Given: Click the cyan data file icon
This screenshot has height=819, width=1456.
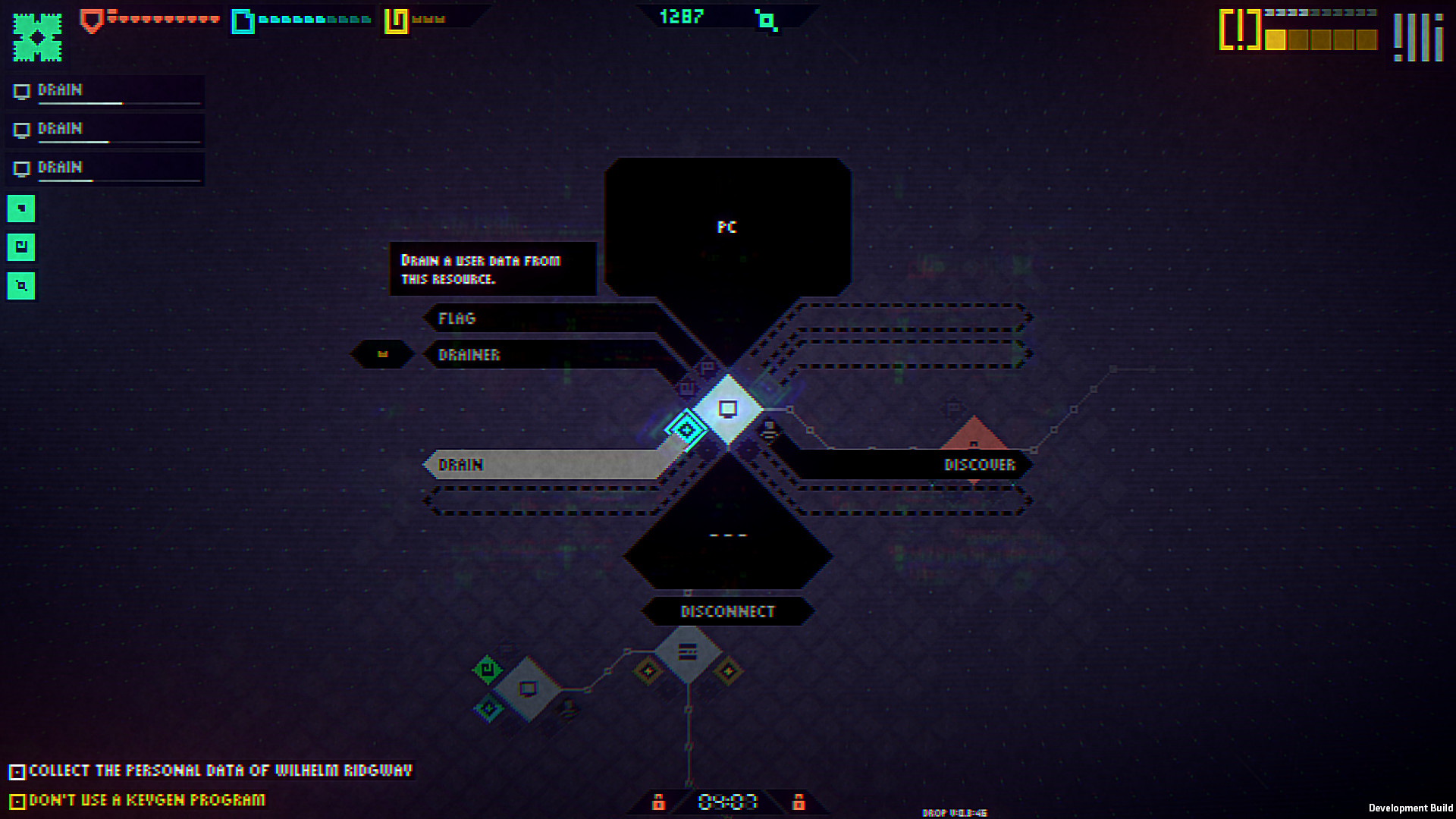Looking at the screenshot, I should pyautogui.click(x=243, y=21).
